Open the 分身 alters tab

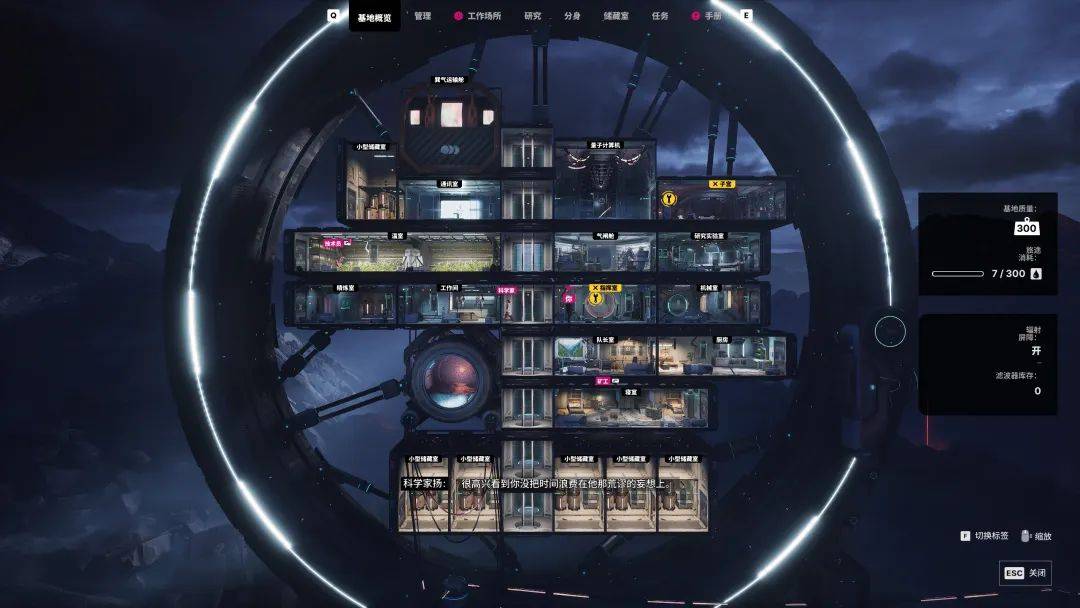572,16
